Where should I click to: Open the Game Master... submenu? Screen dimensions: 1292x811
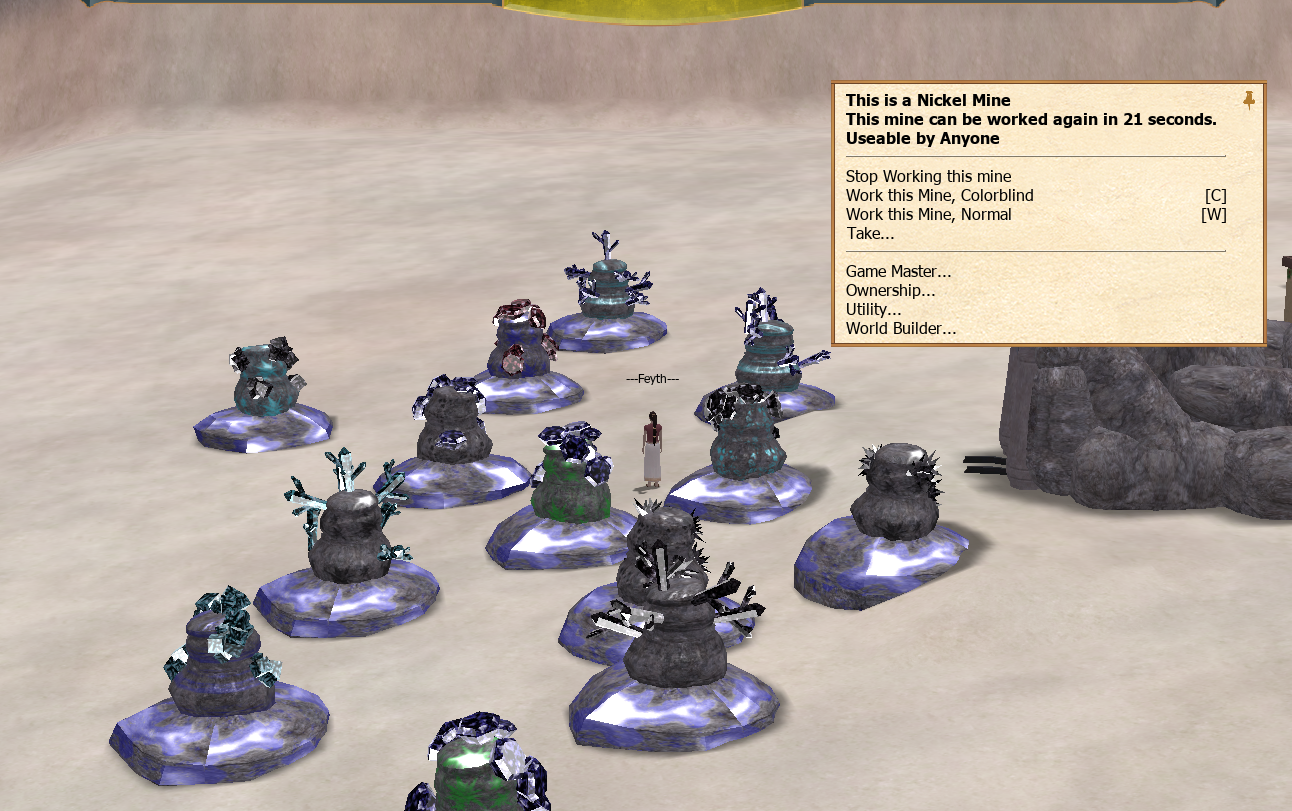click(x=898, y=271)
